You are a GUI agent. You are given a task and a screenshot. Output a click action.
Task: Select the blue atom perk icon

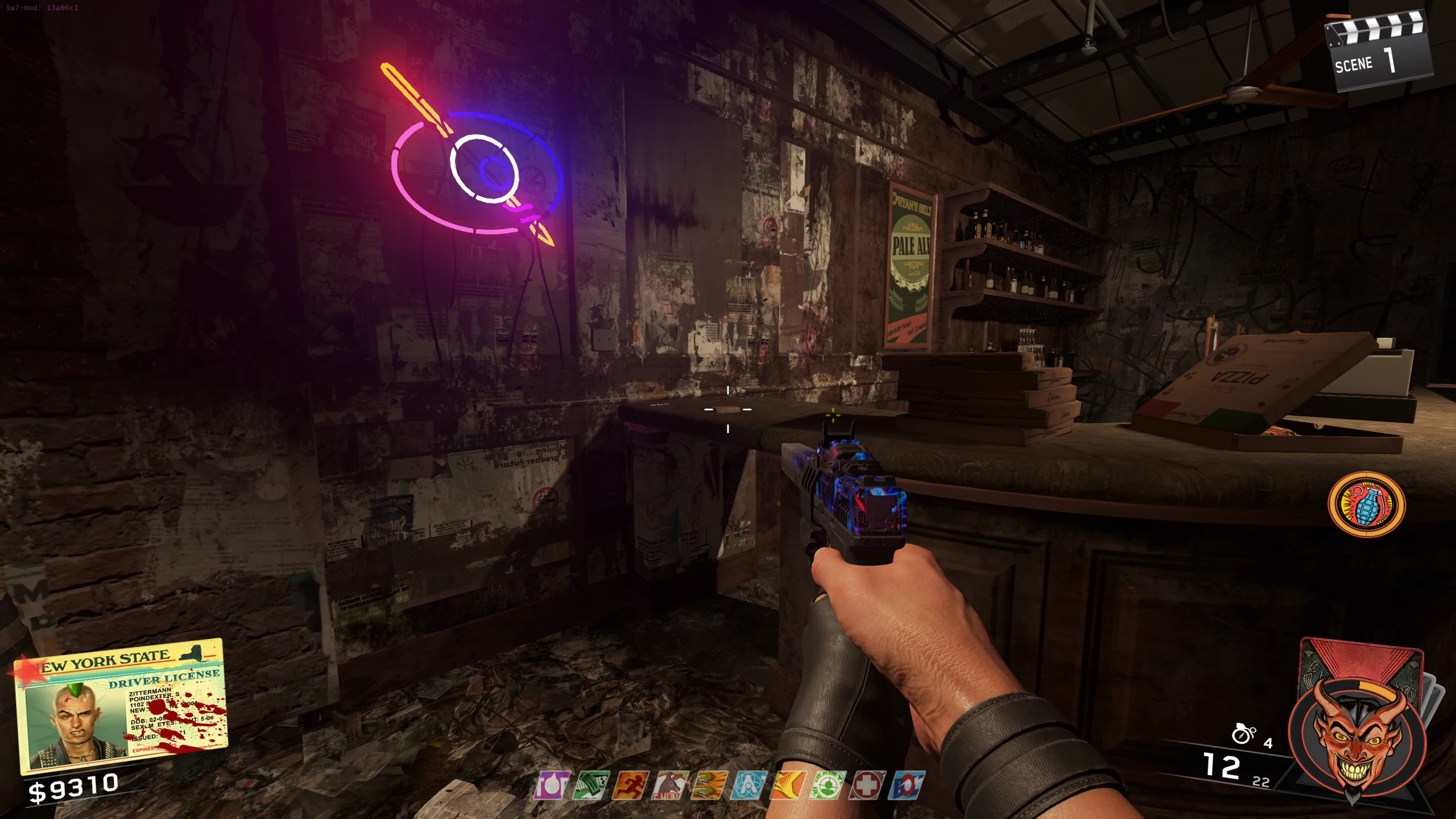(749, 785)
